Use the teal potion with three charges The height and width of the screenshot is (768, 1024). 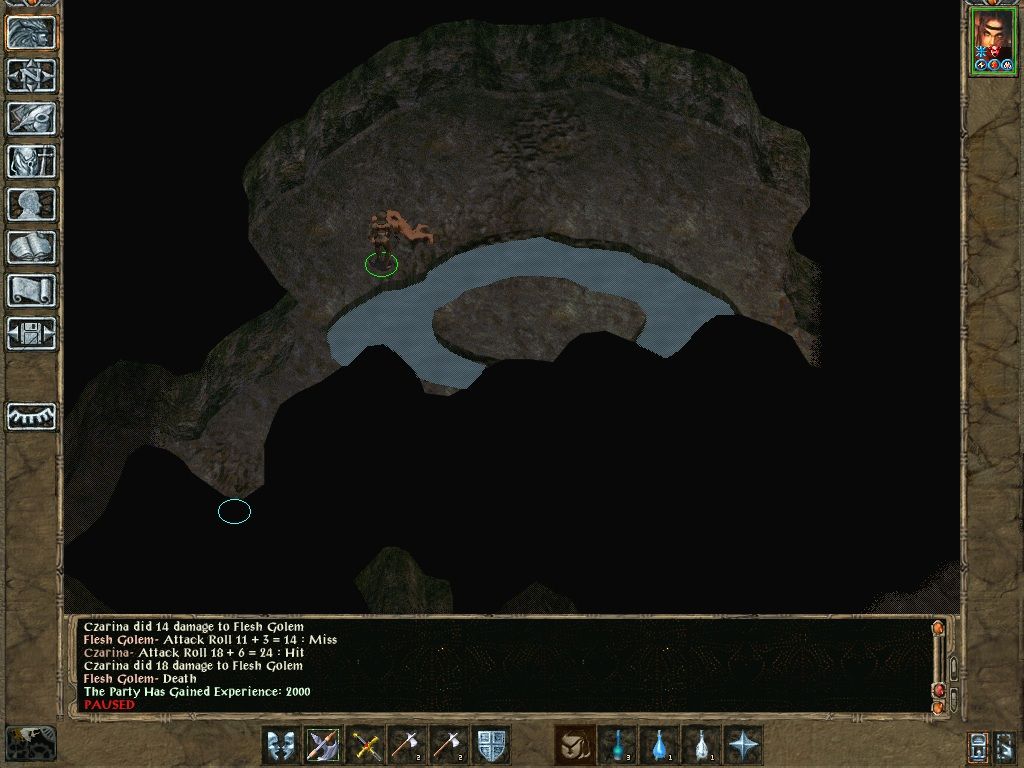coord(617,745)
